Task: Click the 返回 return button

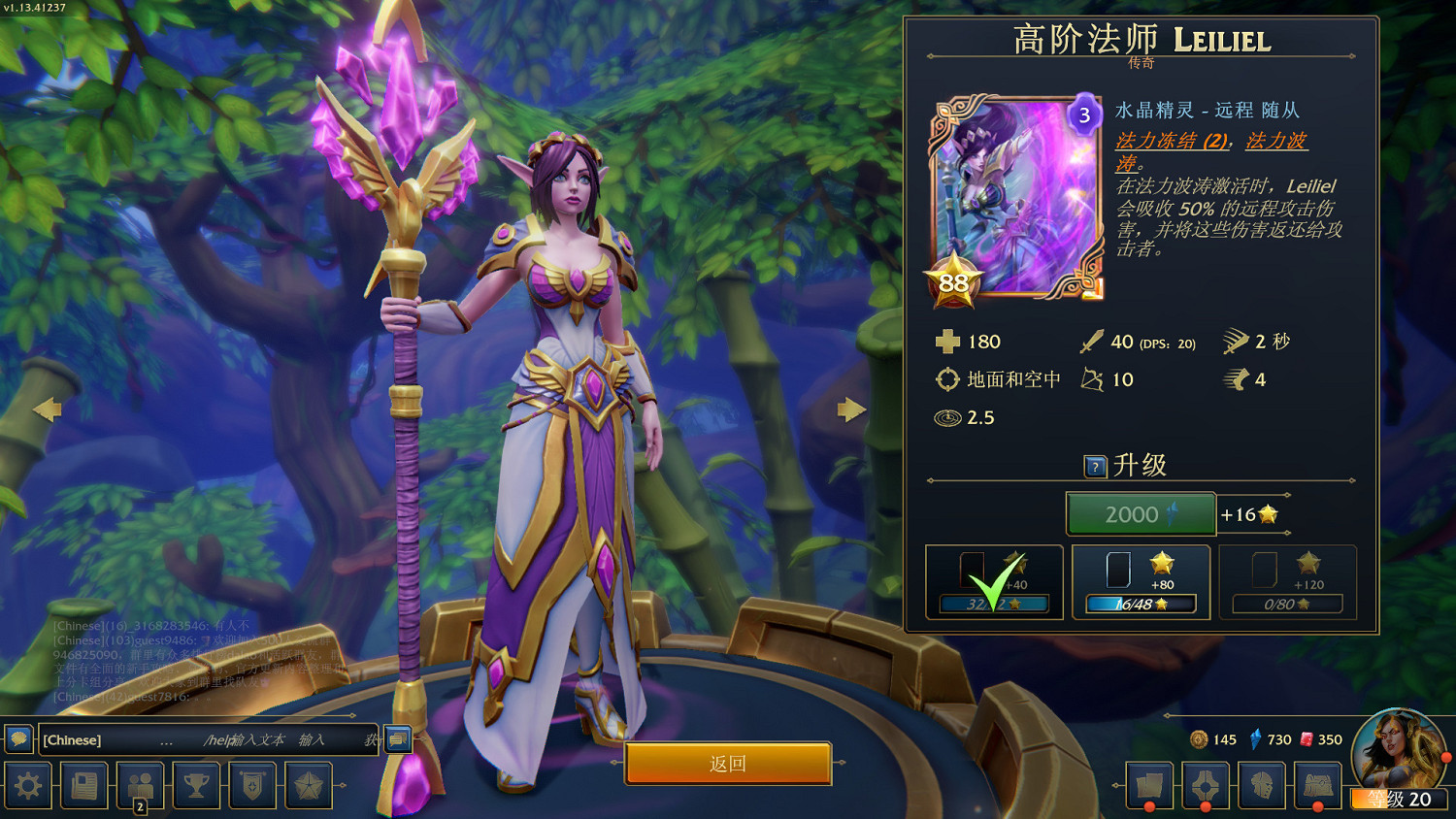Action: tap(728, 764)
